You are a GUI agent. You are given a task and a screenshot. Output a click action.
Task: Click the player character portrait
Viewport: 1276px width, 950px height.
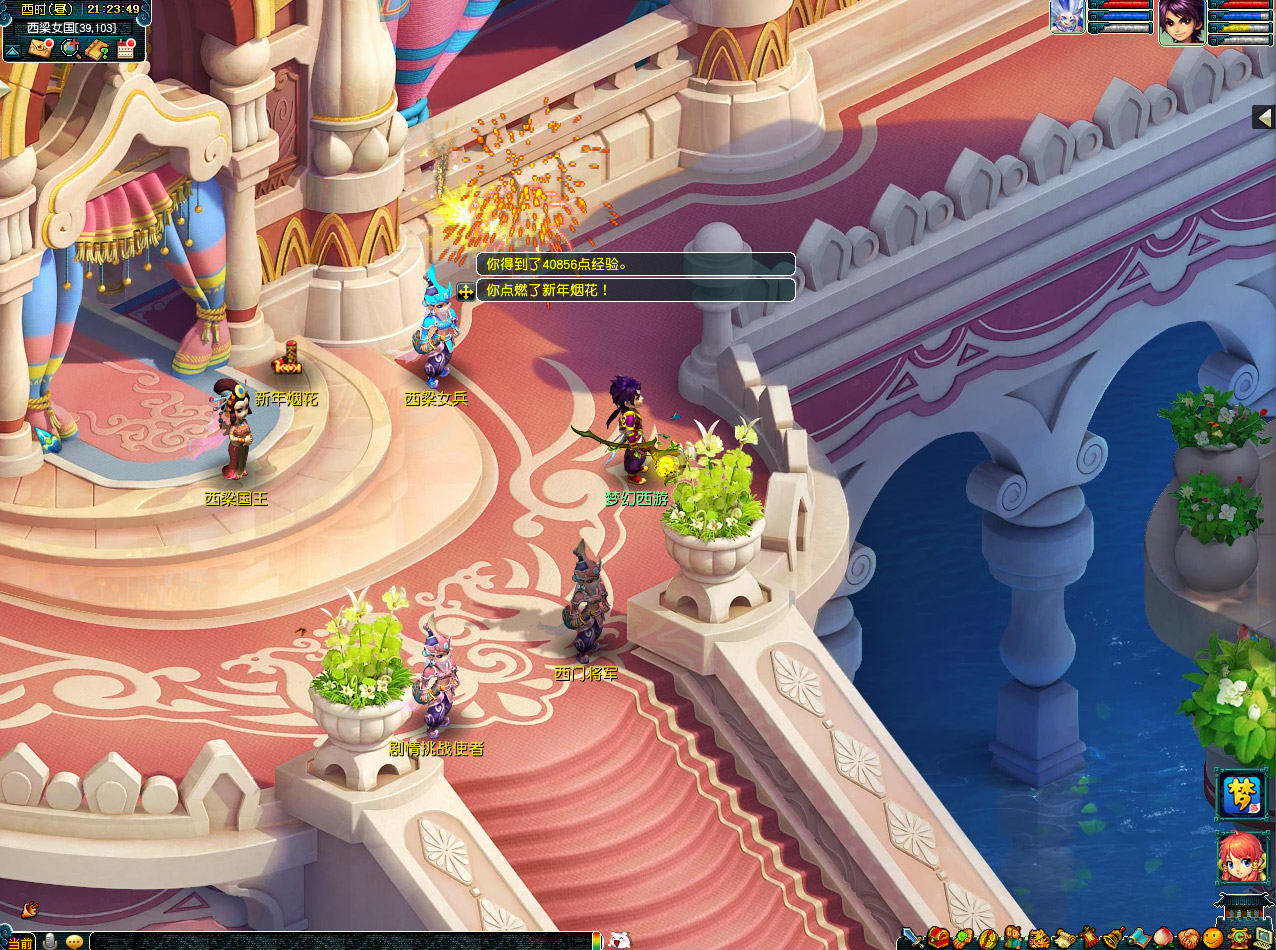[1180, 21]
